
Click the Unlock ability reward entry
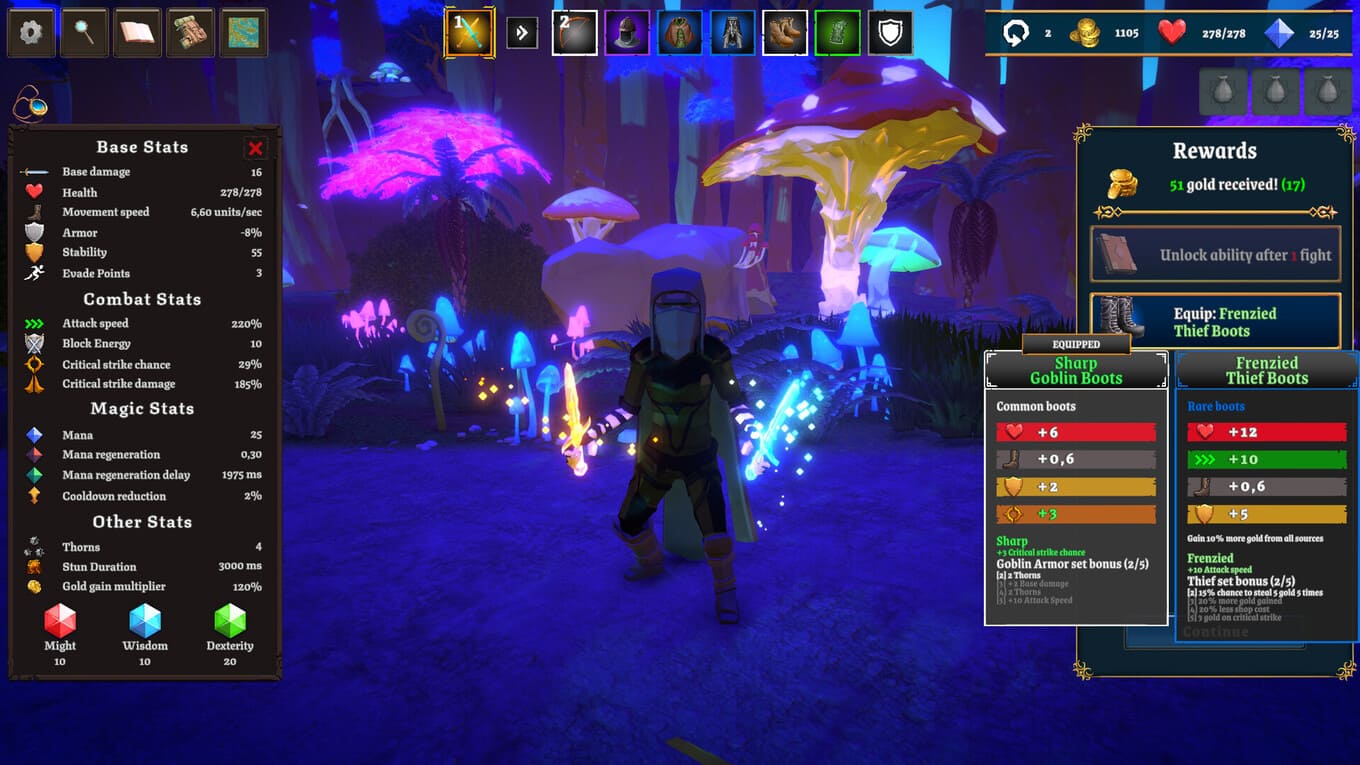1215,255
